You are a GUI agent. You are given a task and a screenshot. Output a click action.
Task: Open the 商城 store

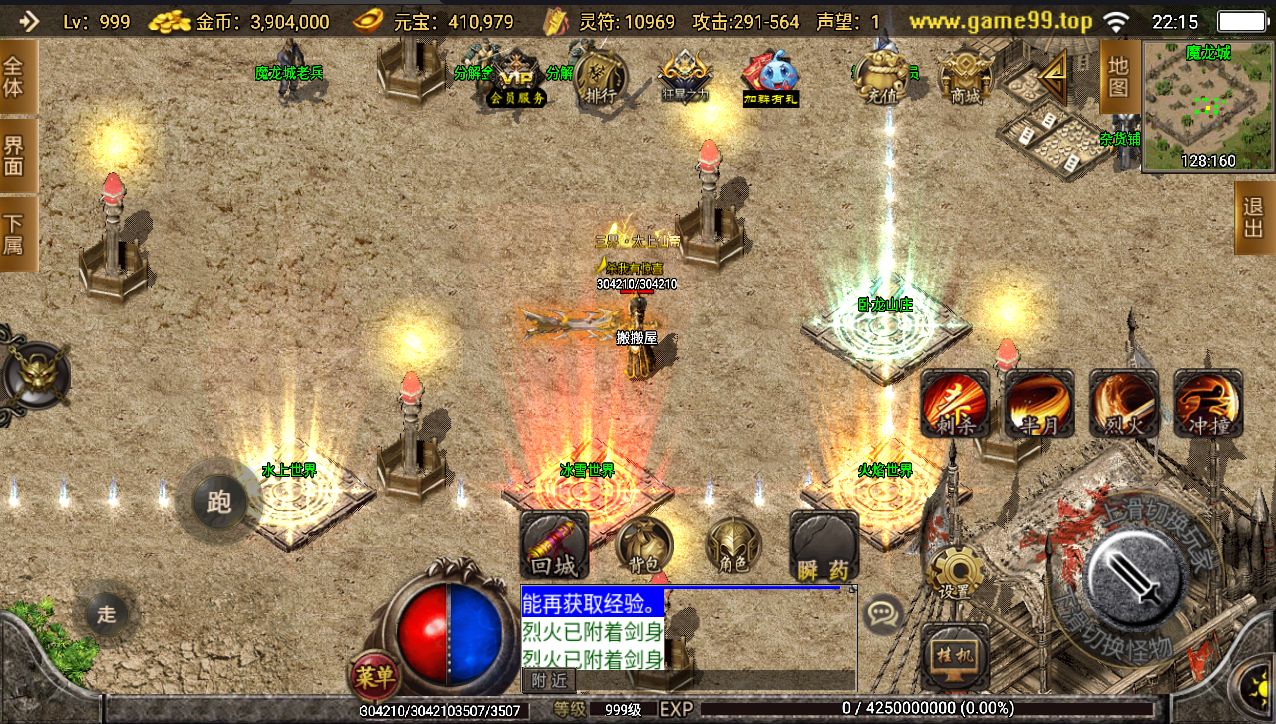click(x=965, y=78)
